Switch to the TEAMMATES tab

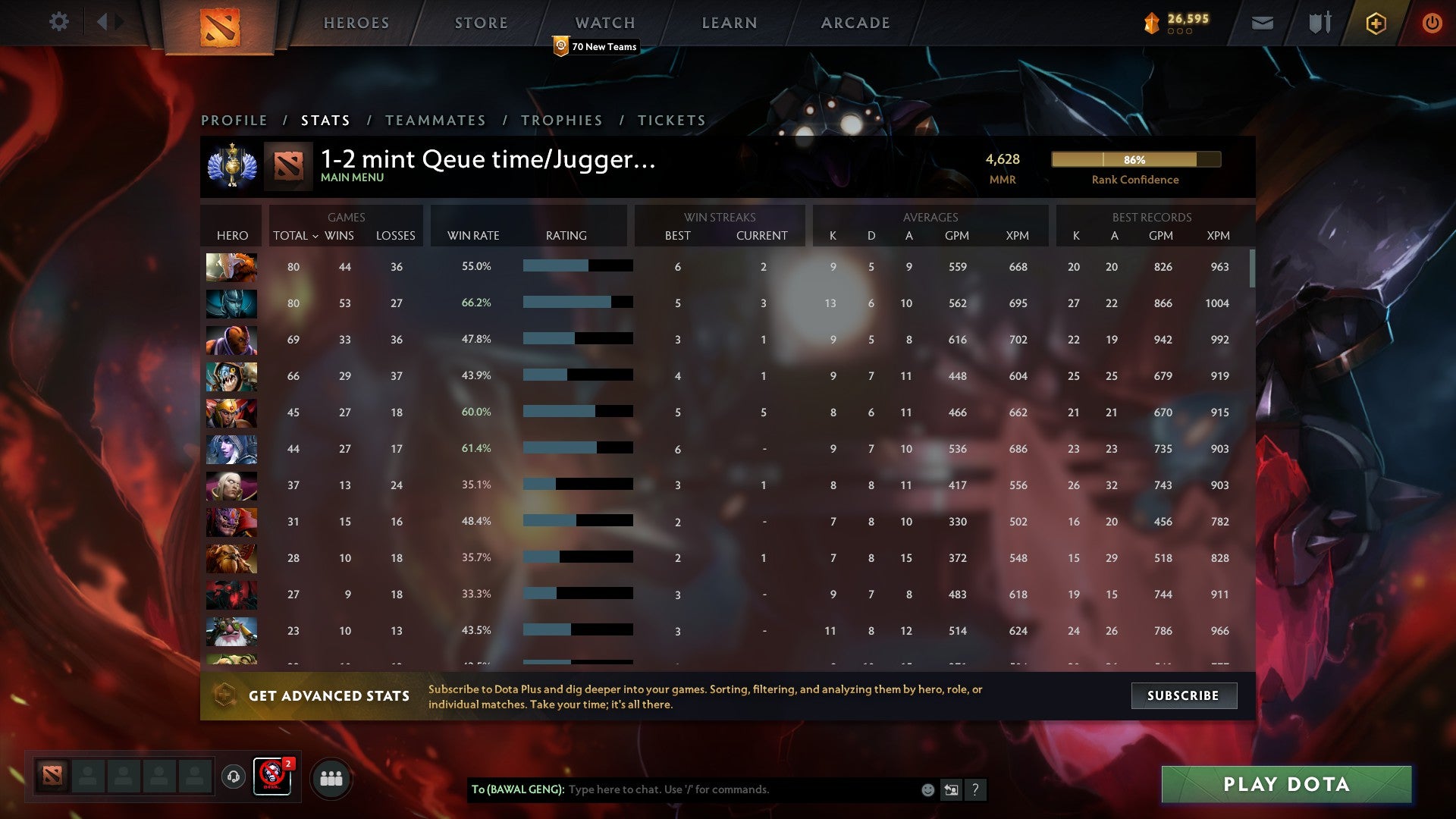[x=436, y=120]
